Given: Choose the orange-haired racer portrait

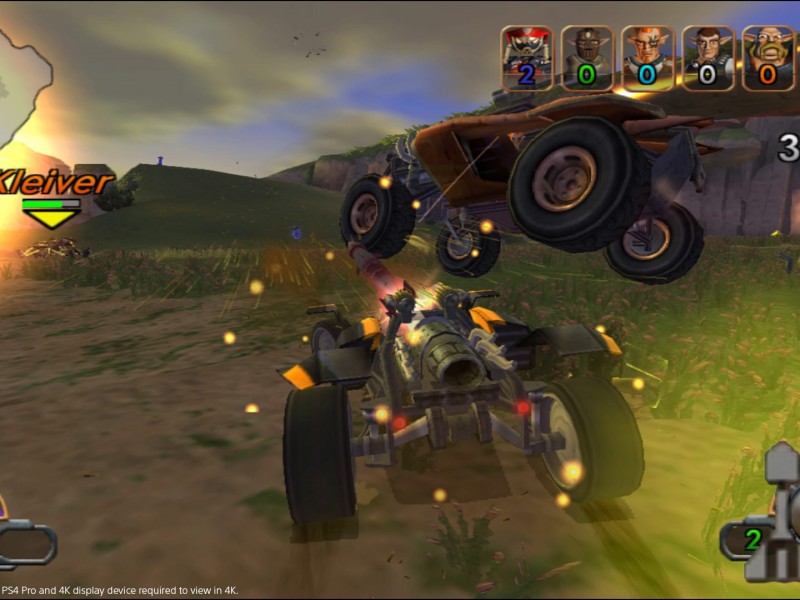Looking at the screenshot, I should 647,58.
